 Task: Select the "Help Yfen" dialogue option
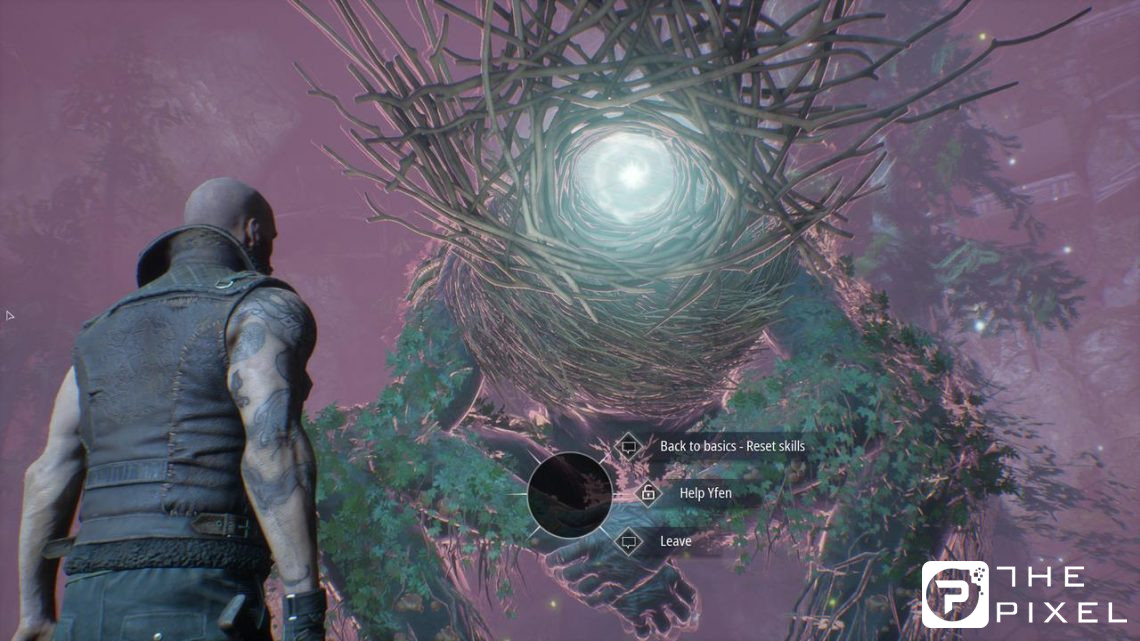[706, 493]
